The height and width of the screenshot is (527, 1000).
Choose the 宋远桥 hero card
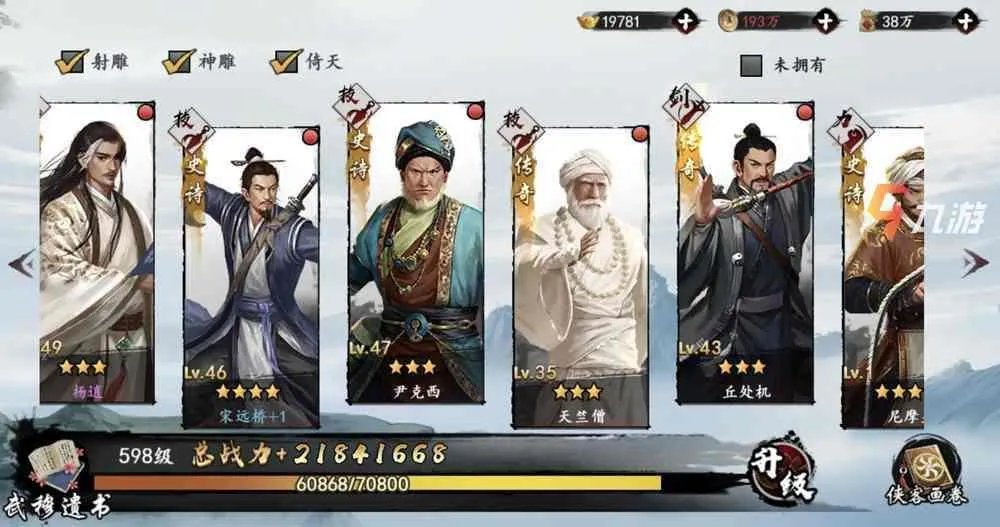pos(251,275)
